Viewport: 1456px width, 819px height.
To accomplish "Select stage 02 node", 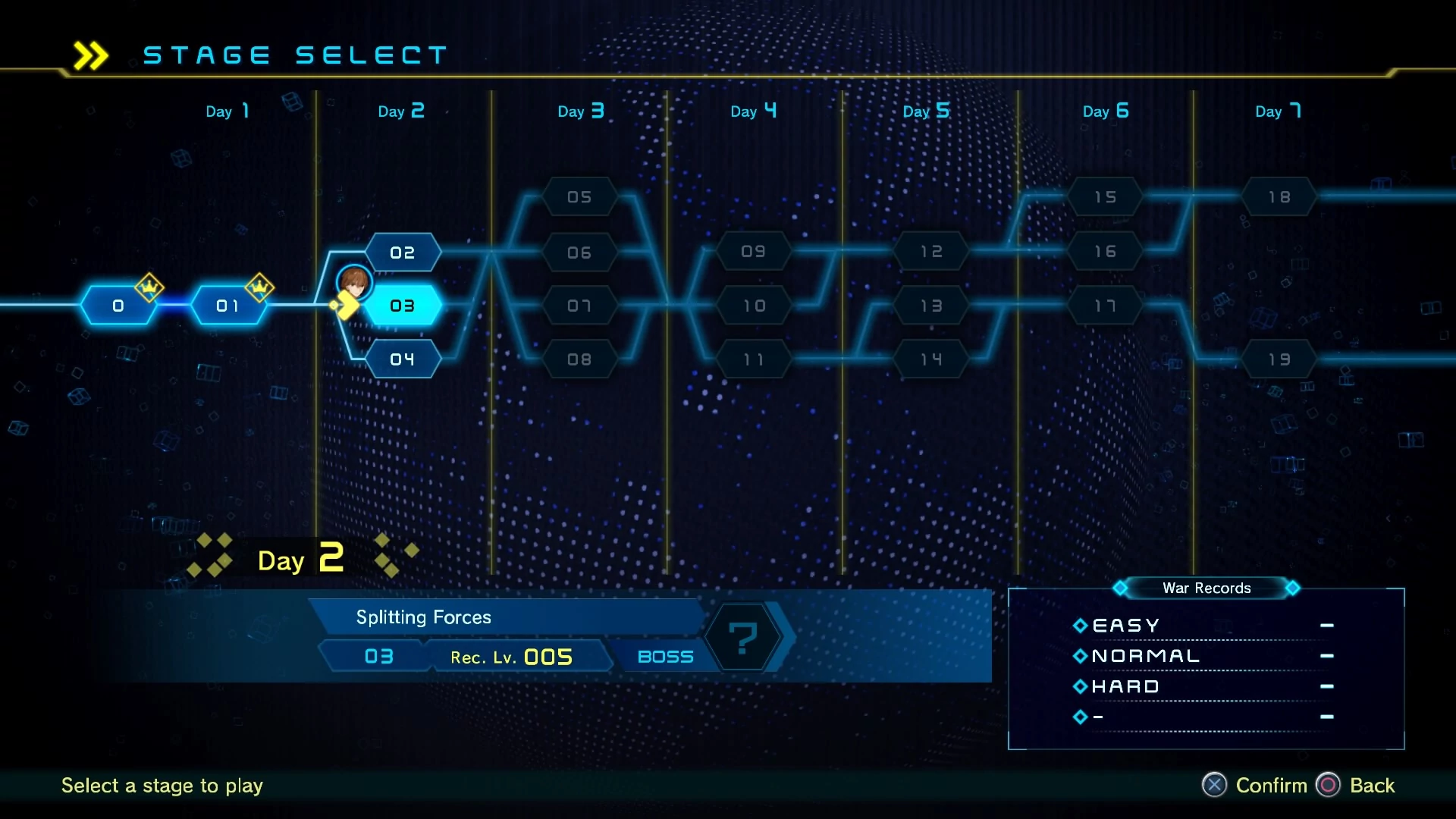I will 403,253.
